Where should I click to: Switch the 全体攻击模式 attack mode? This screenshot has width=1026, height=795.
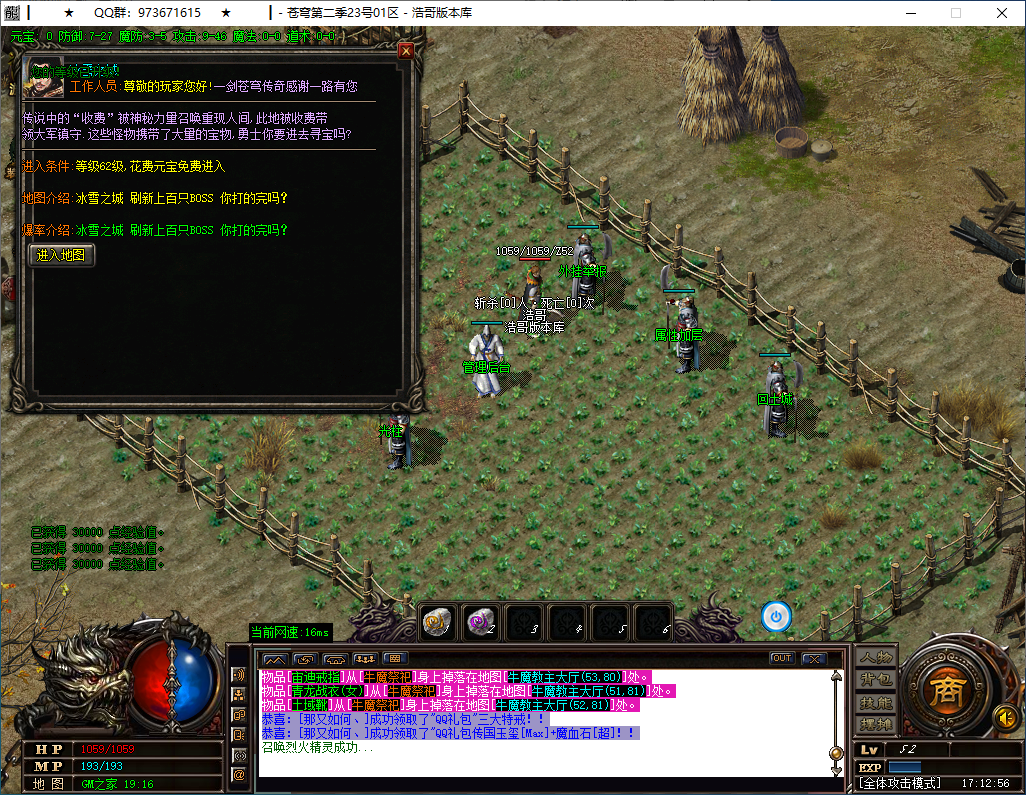[900, 783]
